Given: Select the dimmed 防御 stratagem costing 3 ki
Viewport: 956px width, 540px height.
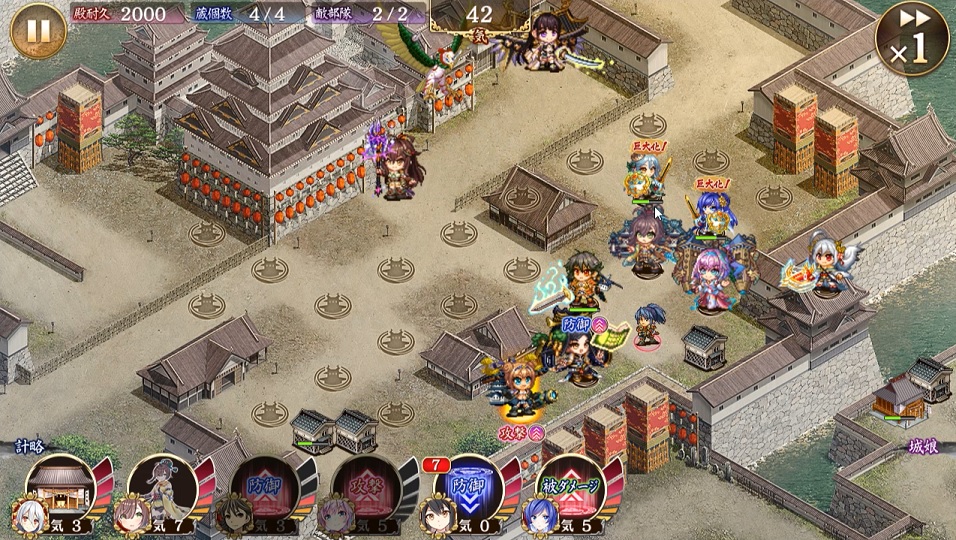Looking at the screenshot, I should [263, 489].
